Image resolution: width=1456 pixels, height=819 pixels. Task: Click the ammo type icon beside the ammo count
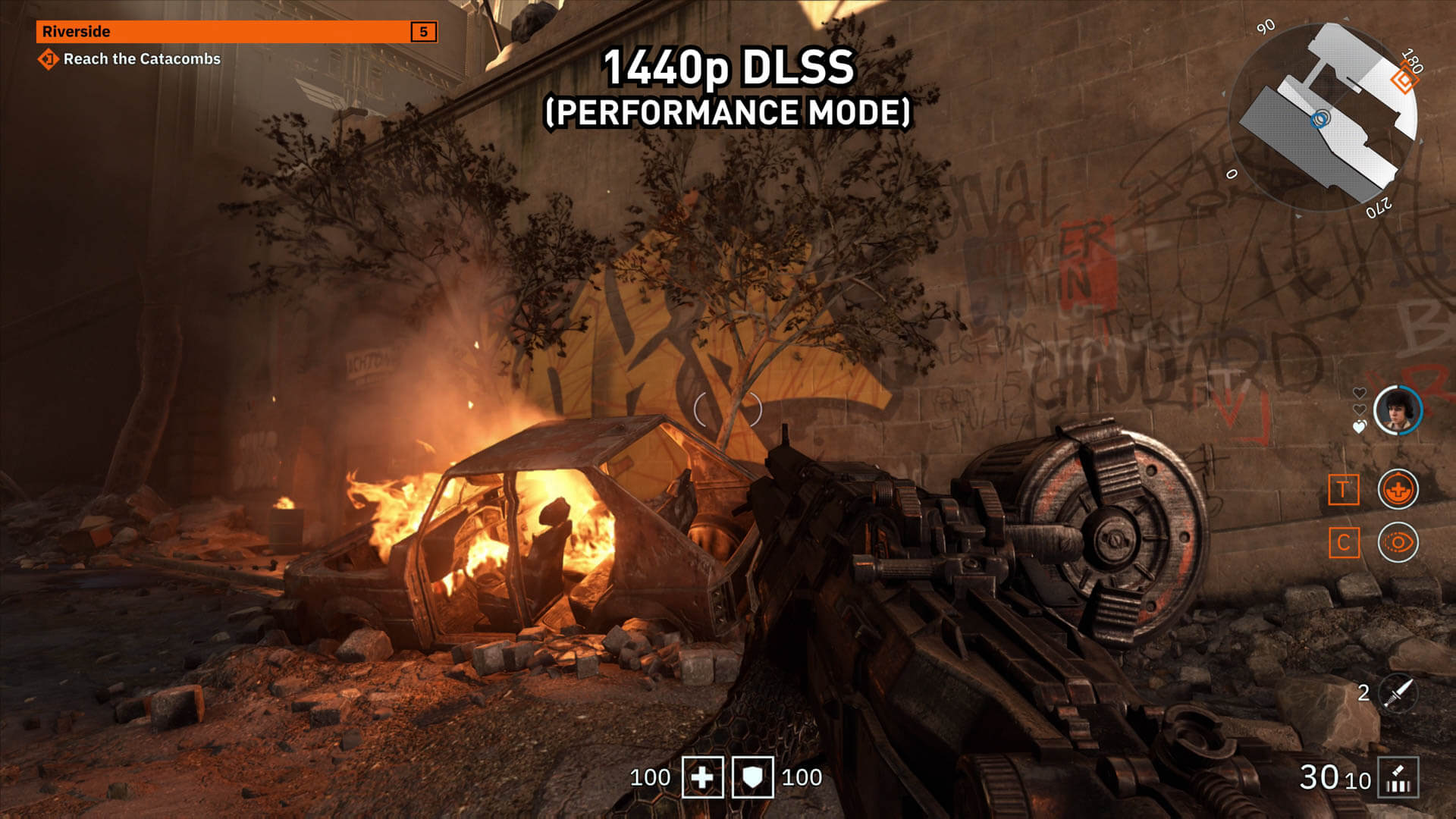coord(1398,778)
